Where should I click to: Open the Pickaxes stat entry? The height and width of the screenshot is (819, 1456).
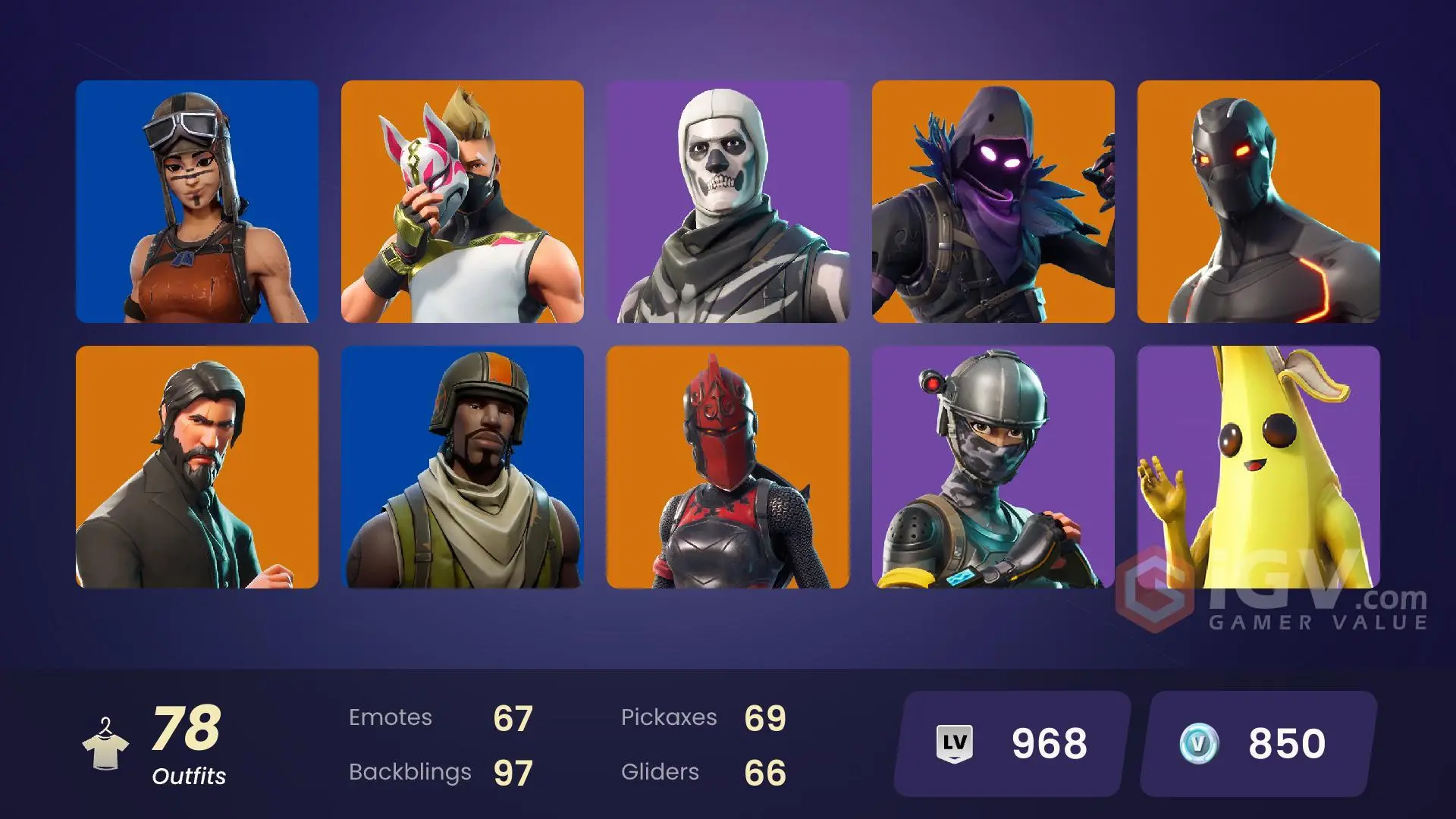tap(705, 717)
